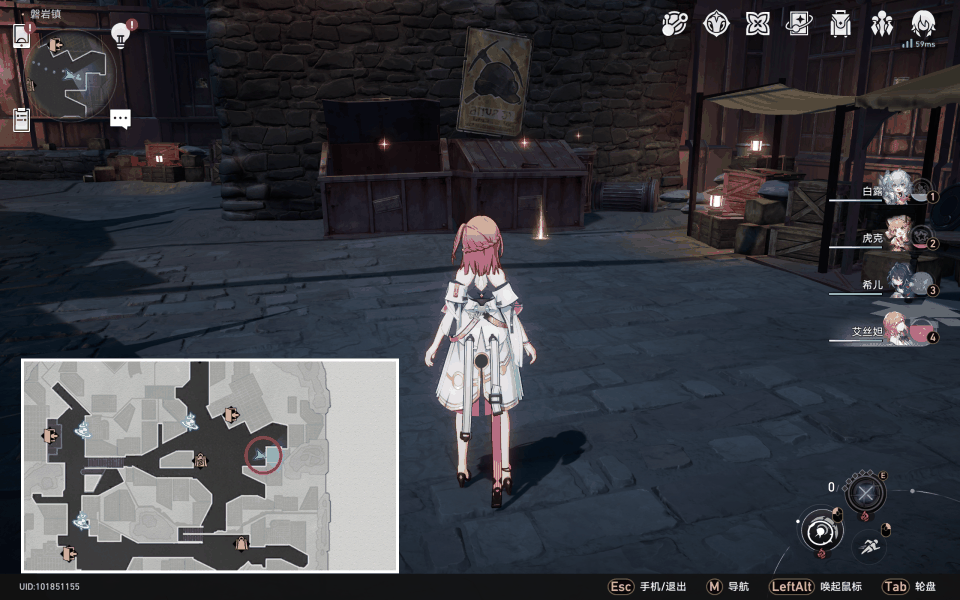Toggle the sprint running-figure button

(870, 546)
